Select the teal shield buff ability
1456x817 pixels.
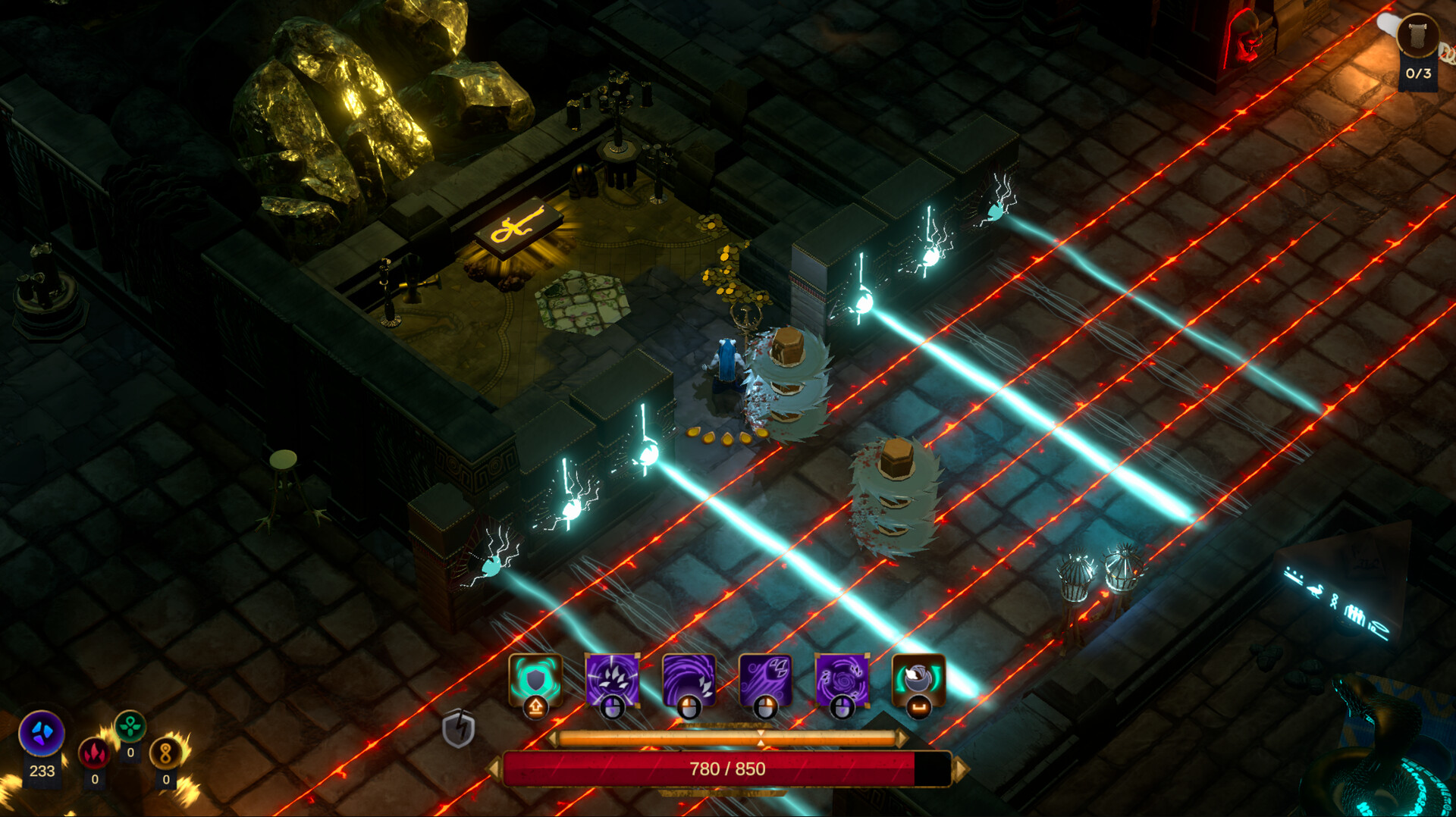[x=534, y=682]
